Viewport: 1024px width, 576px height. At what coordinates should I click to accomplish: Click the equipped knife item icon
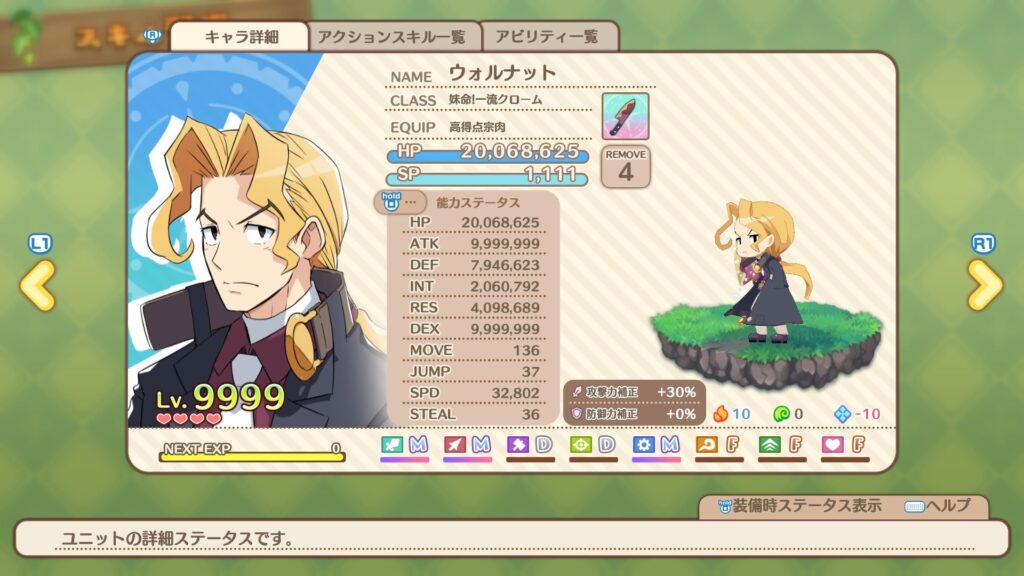(625, 116)
